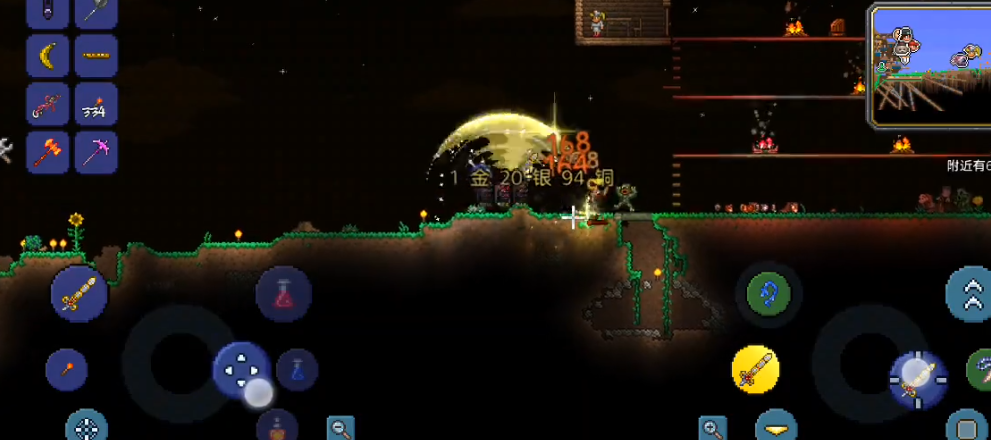Tap the four-arrow d-pad button
Viewport: 991px width, 440px height.
pos(241,370)
